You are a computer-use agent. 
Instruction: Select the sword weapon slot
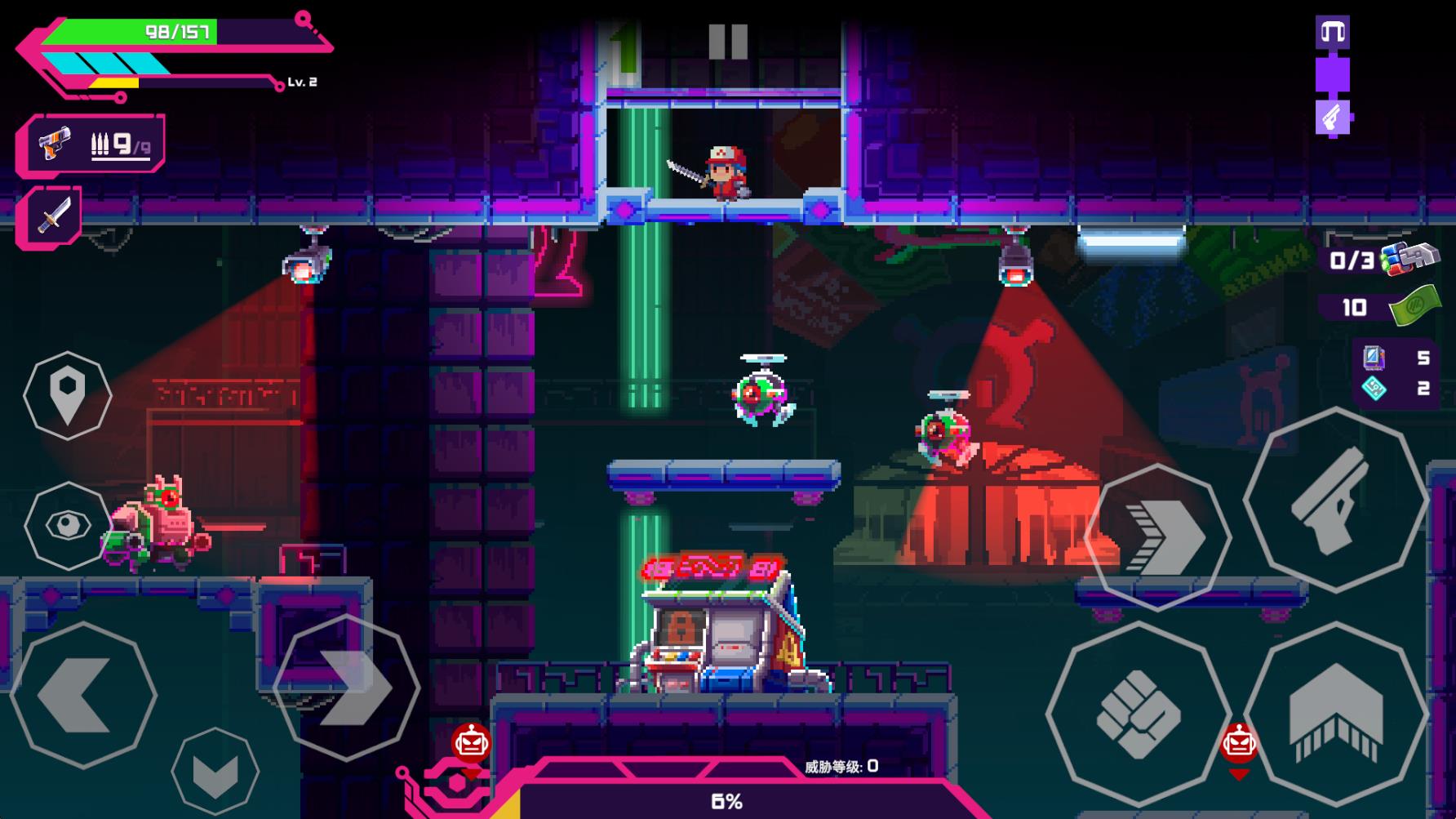pyautogui.click(x=51, y=216)
